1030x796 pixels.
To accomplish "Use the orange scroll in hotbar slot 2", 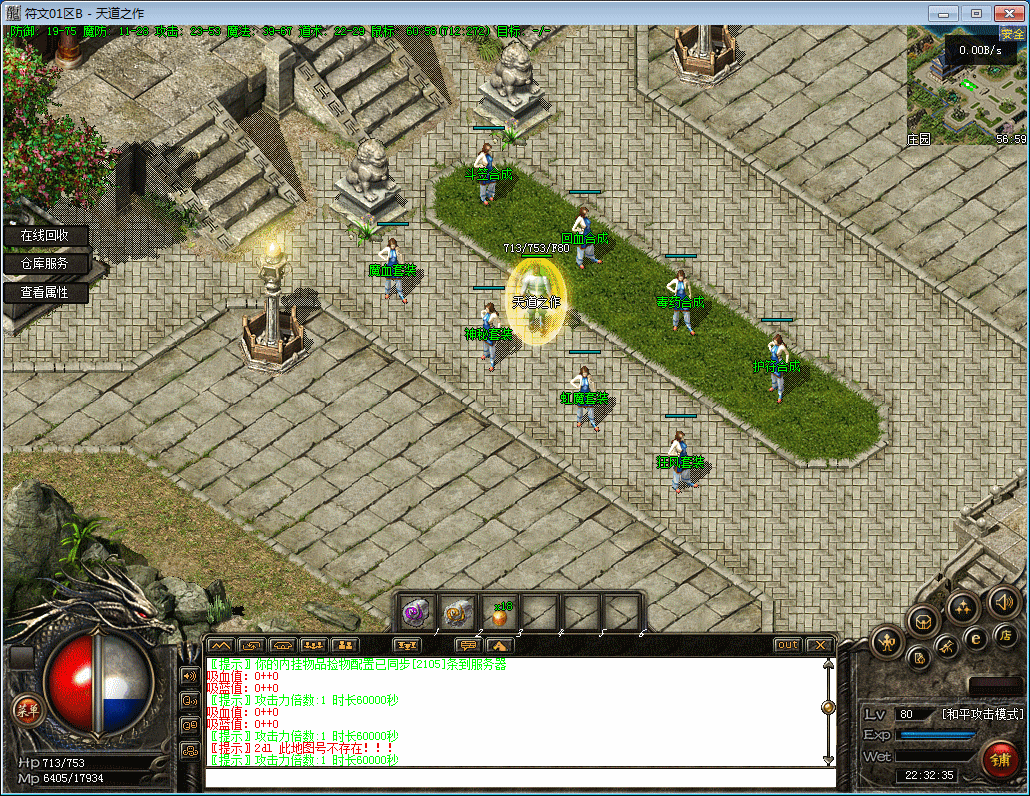I will click(458, 612).
